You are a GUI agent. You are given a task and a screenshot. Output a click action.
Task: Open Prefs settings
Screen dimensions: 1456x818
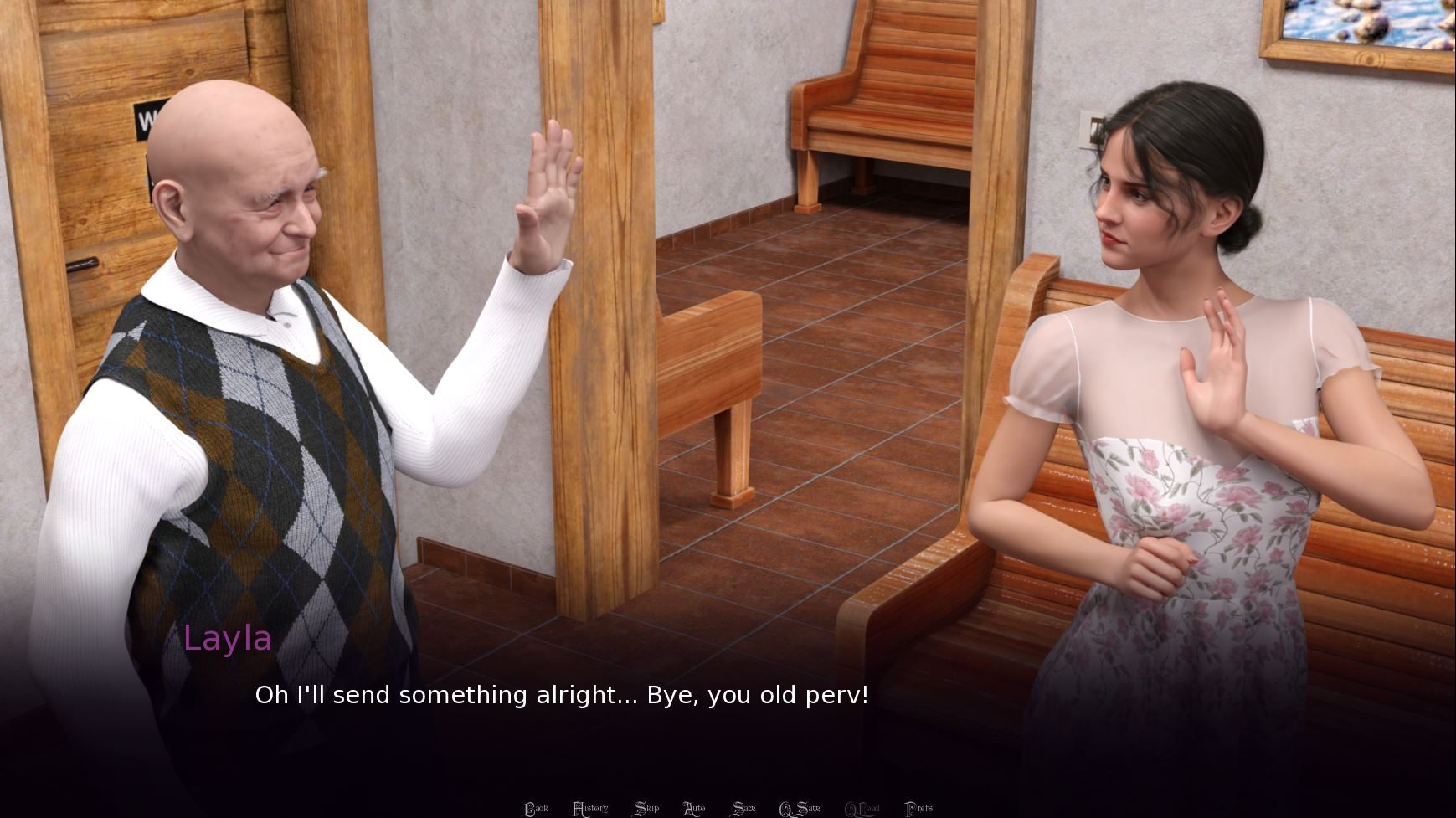tap(919, 808)
